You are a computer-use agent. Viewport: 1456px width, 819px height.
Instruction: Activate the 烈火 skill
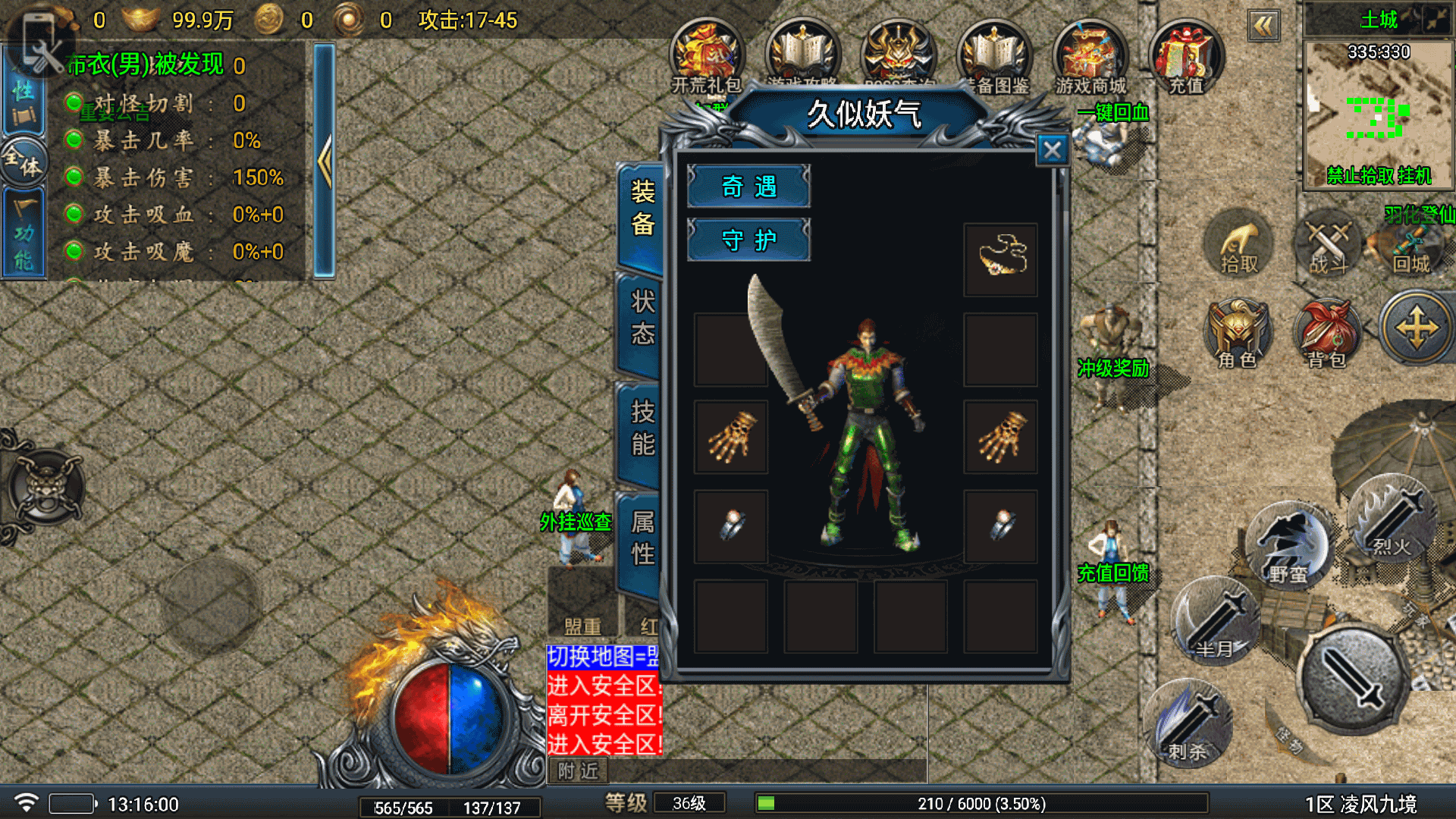[1392, 519]
